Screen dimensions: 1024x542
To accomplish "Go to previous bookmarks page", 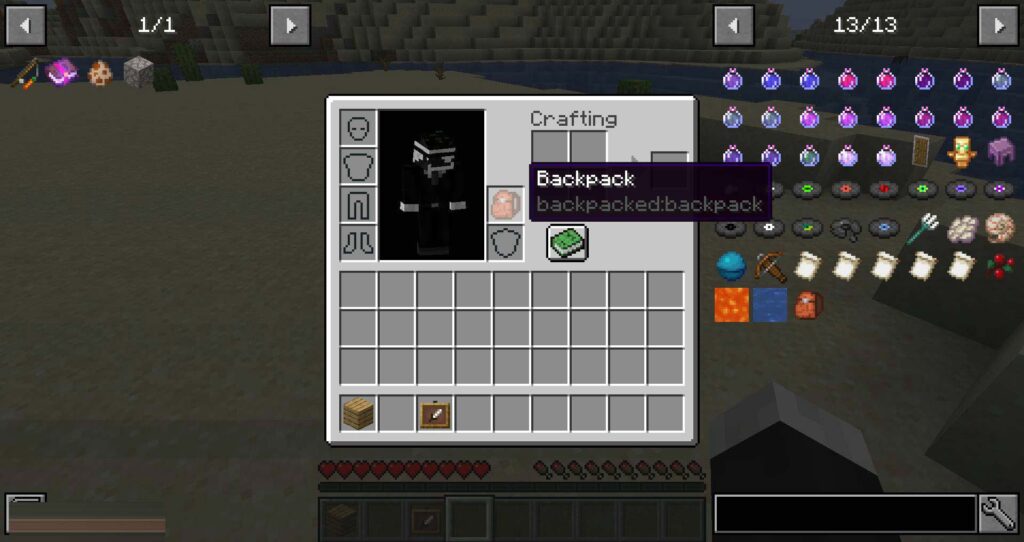I will pyautogui.click(x=25, y=25).
